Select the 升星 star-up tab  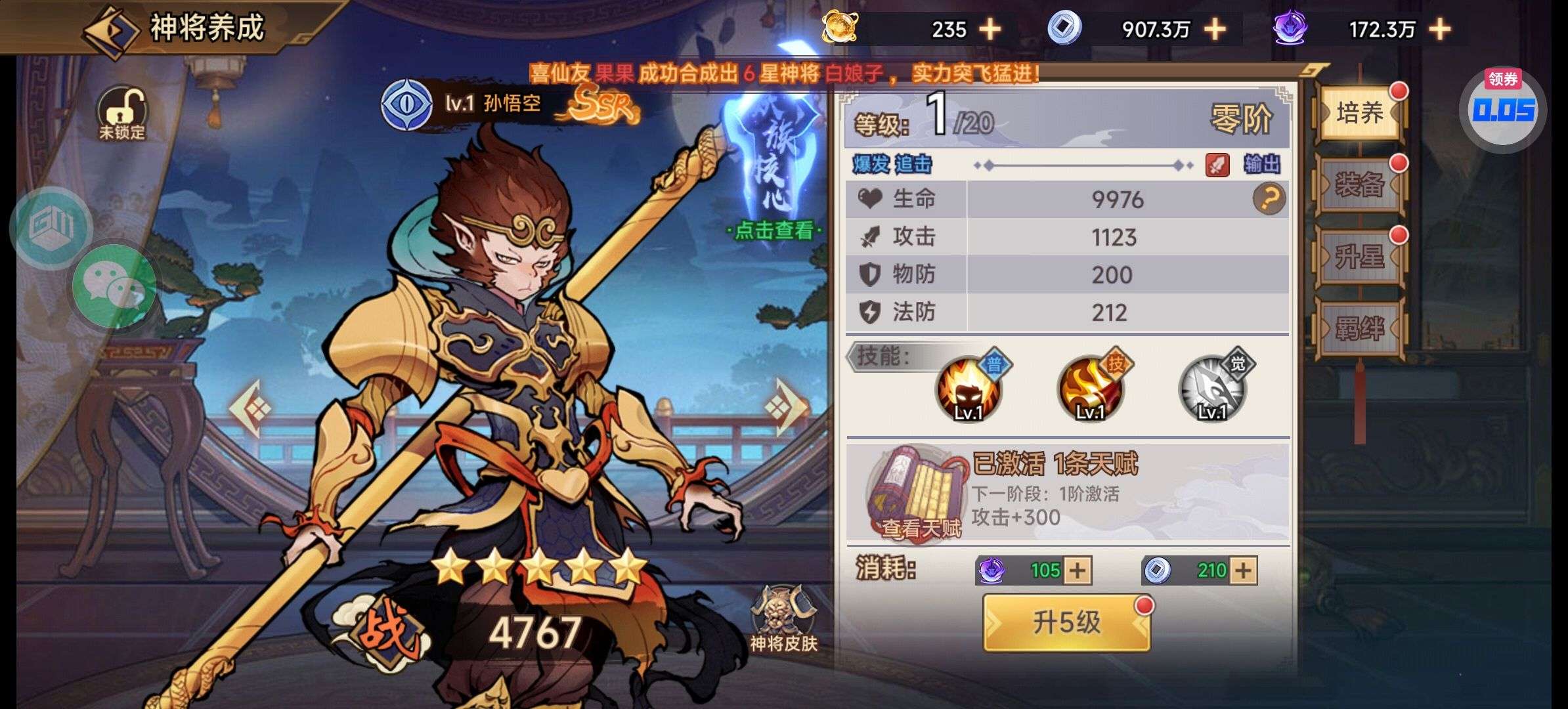coord(1359,257)
